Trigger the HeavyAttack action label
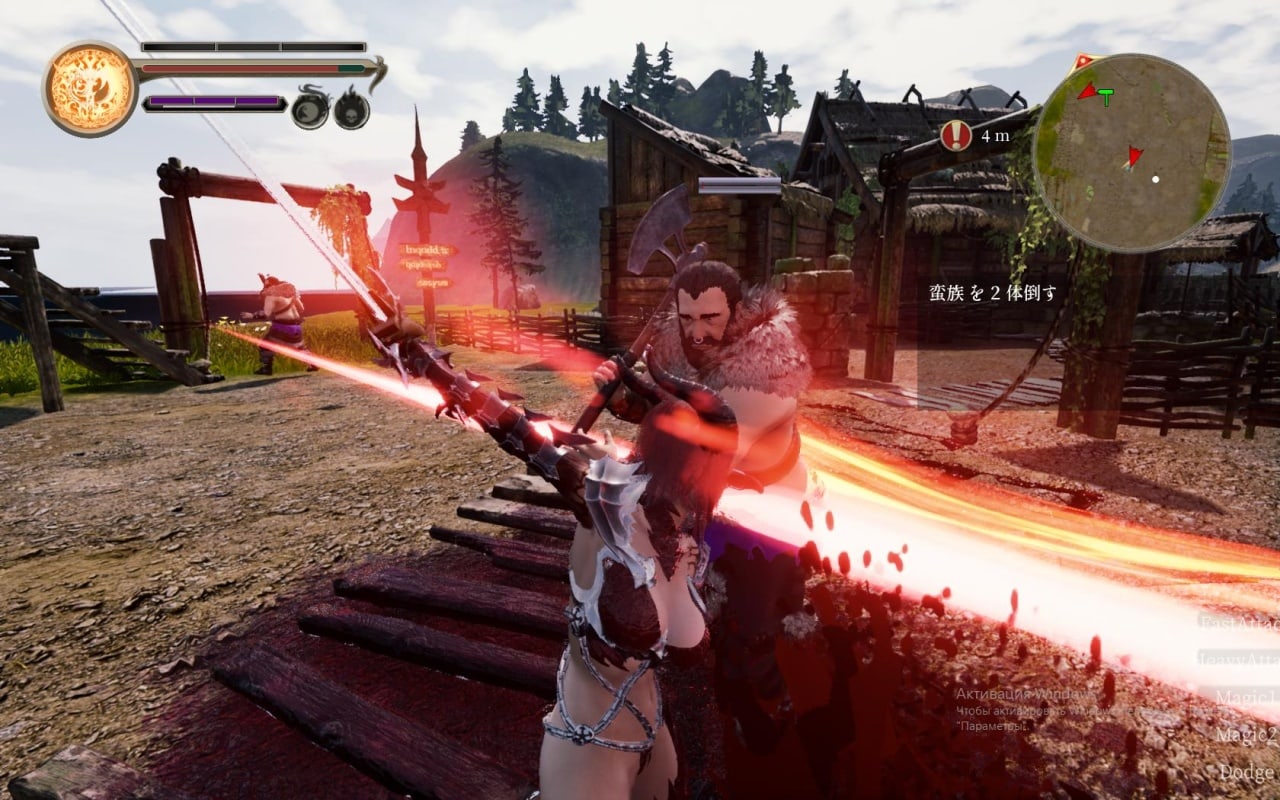This screenshot has height=800, width=1280. coord(1238,659)
